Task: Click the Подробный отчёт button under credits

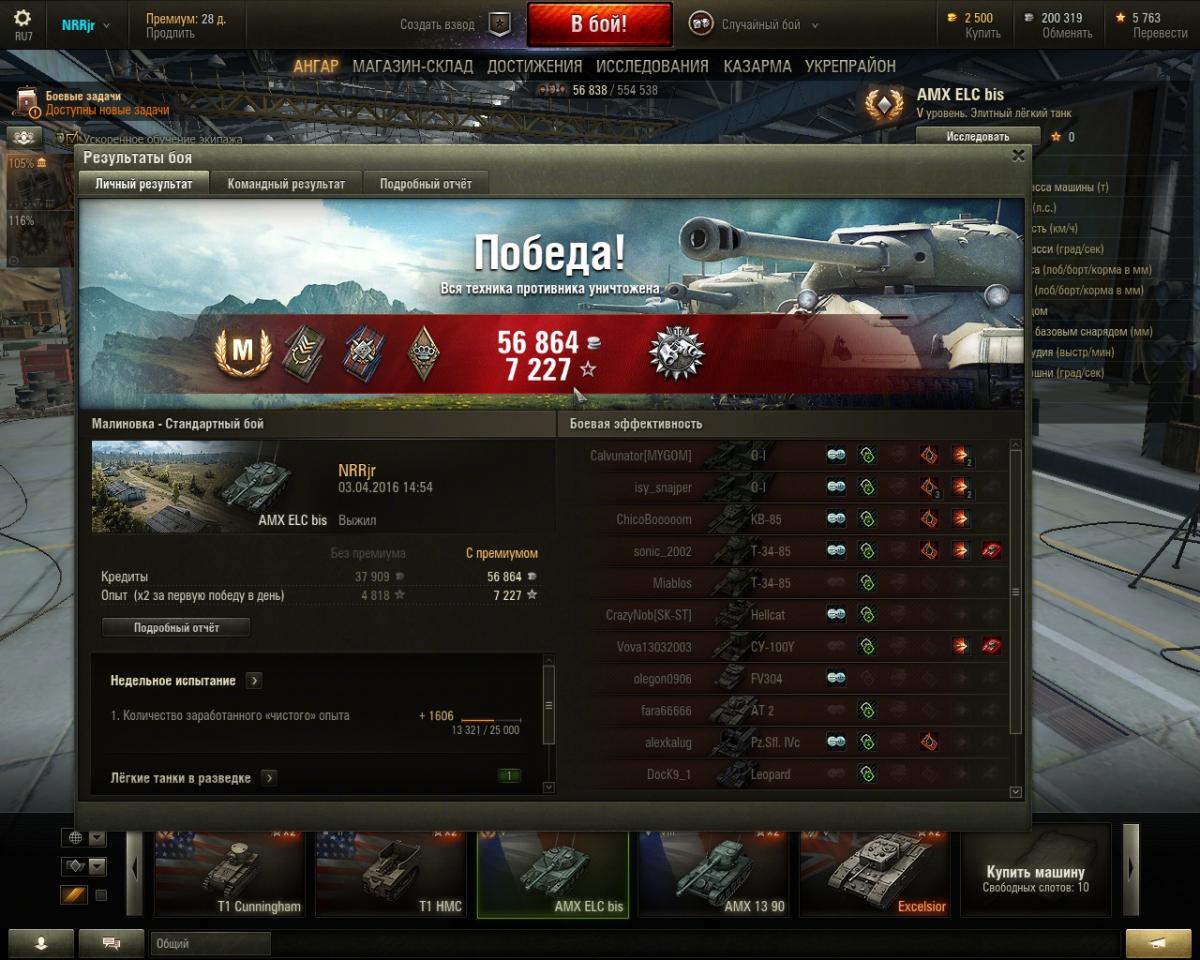Action: point(176,628)
